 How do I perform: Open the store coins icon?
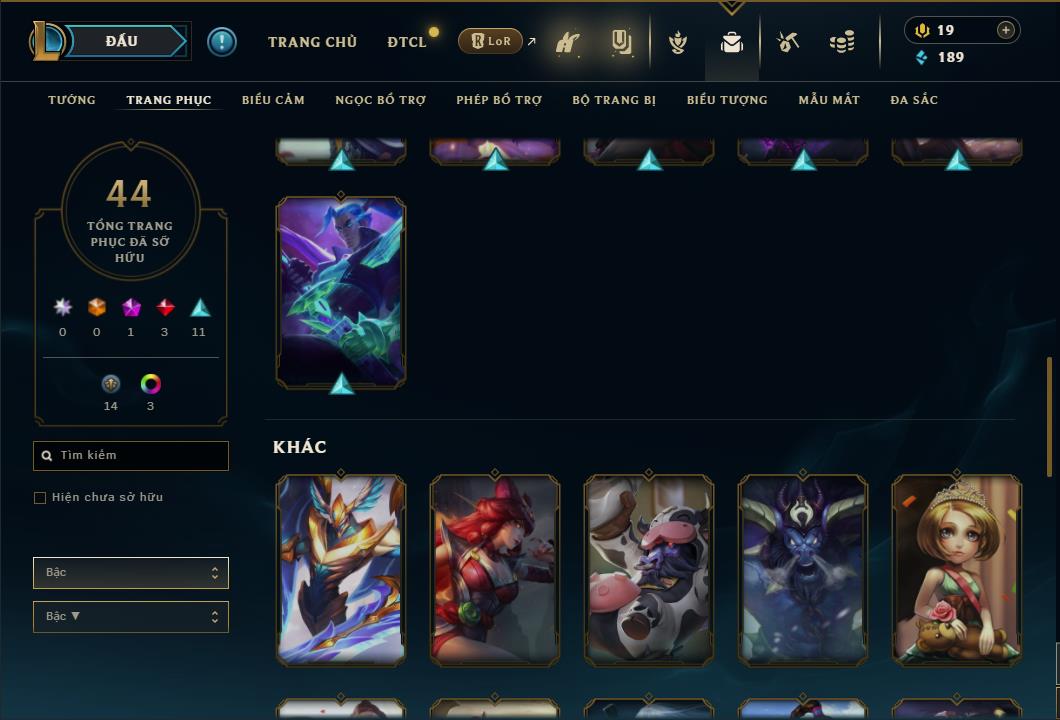842,42
